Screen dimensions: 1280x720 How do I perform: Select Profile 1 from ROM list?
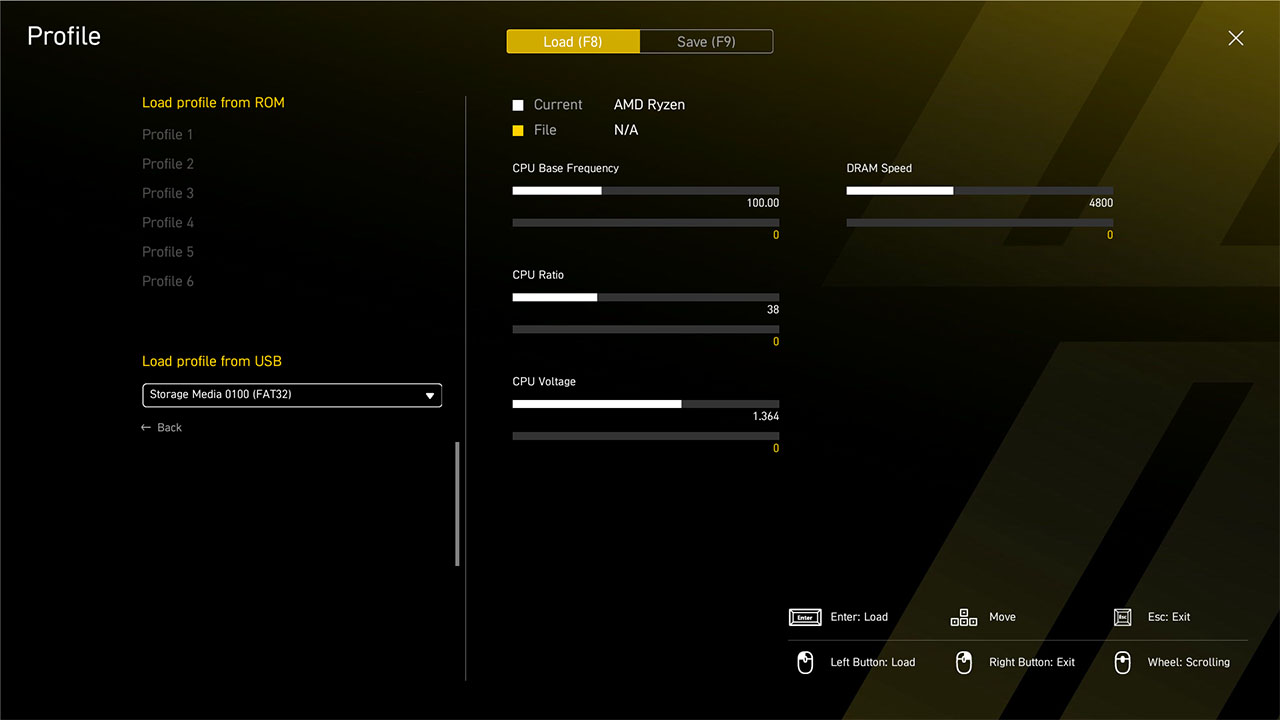pyautogui.click(x=168, y=134)
